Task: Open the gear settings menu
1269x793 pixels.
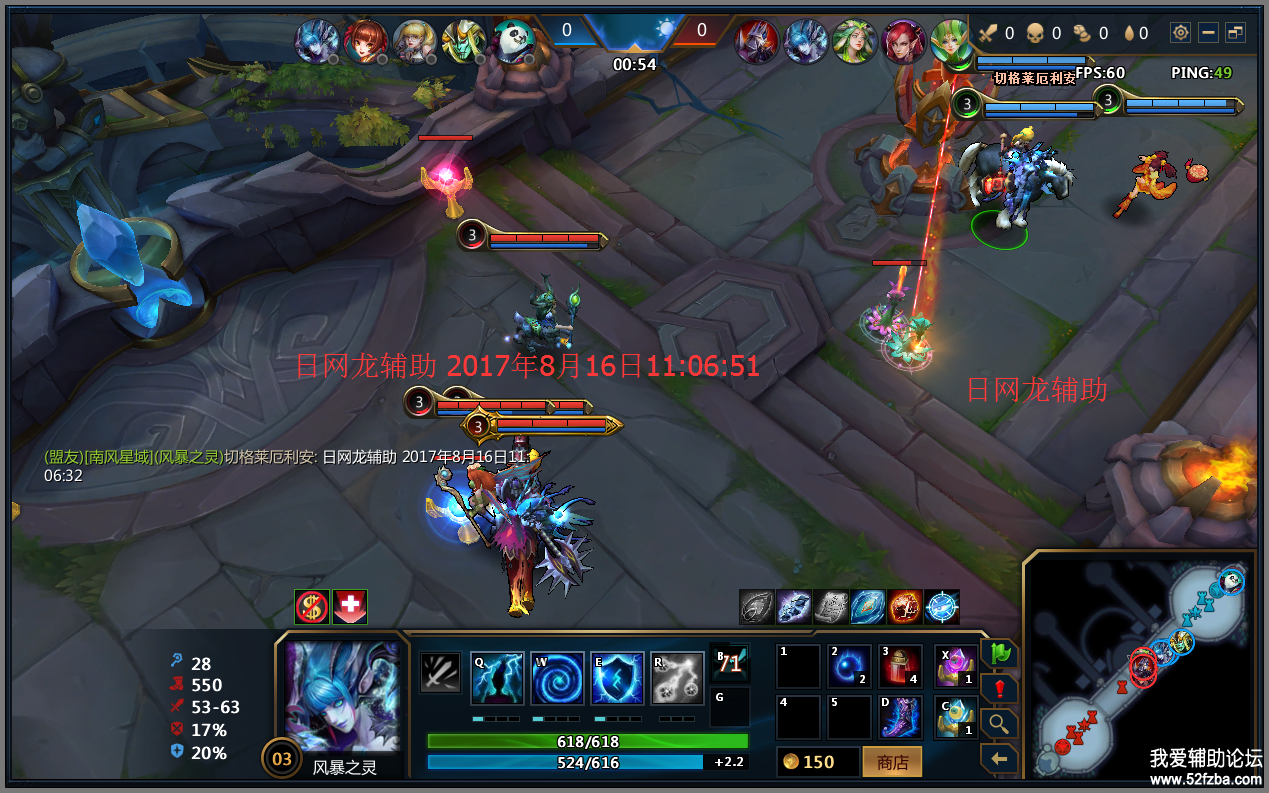Action: (1181, 33)
